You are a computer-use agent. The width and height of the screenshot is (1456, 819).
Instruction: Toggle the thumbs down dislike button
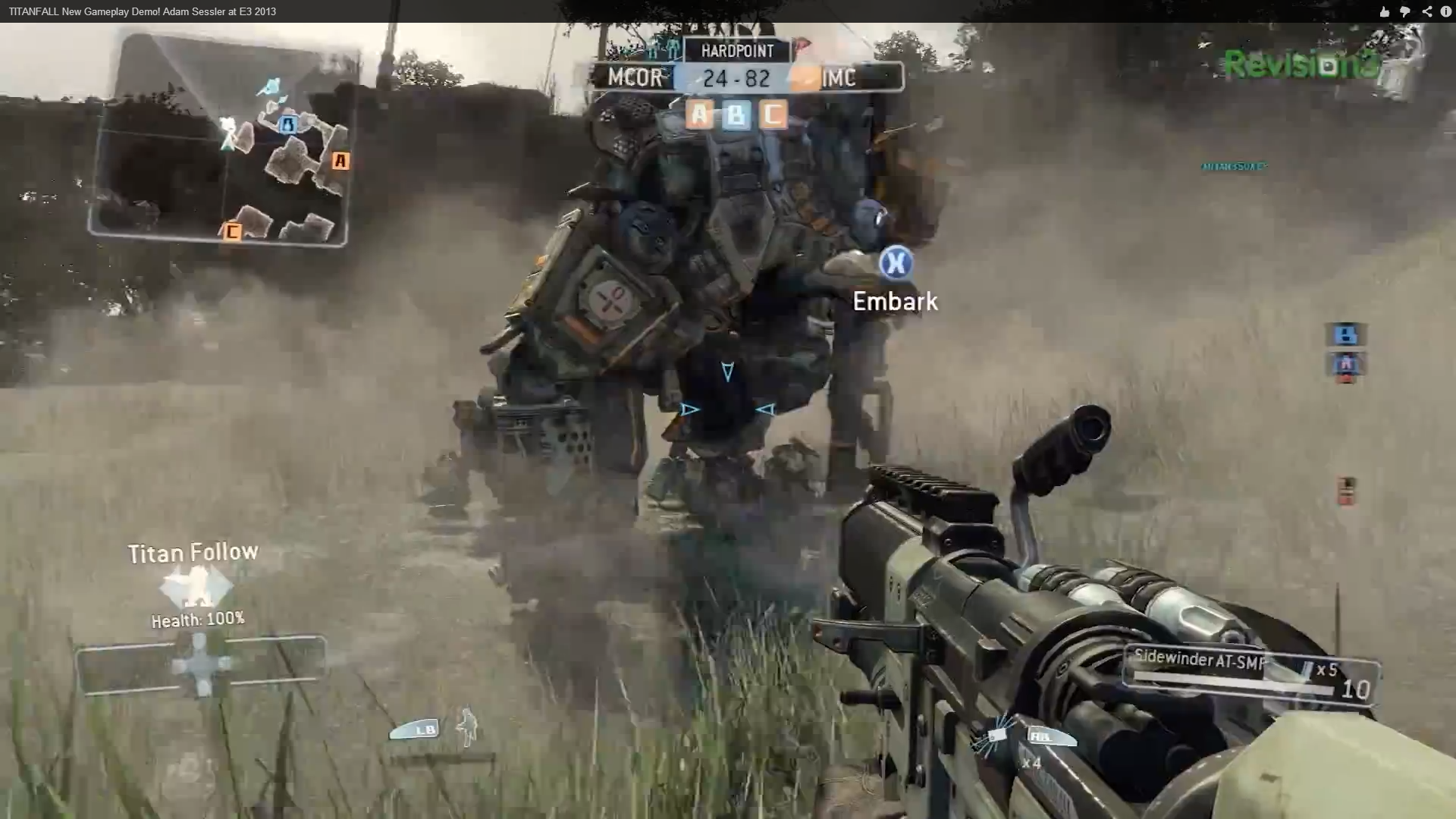1405,11
